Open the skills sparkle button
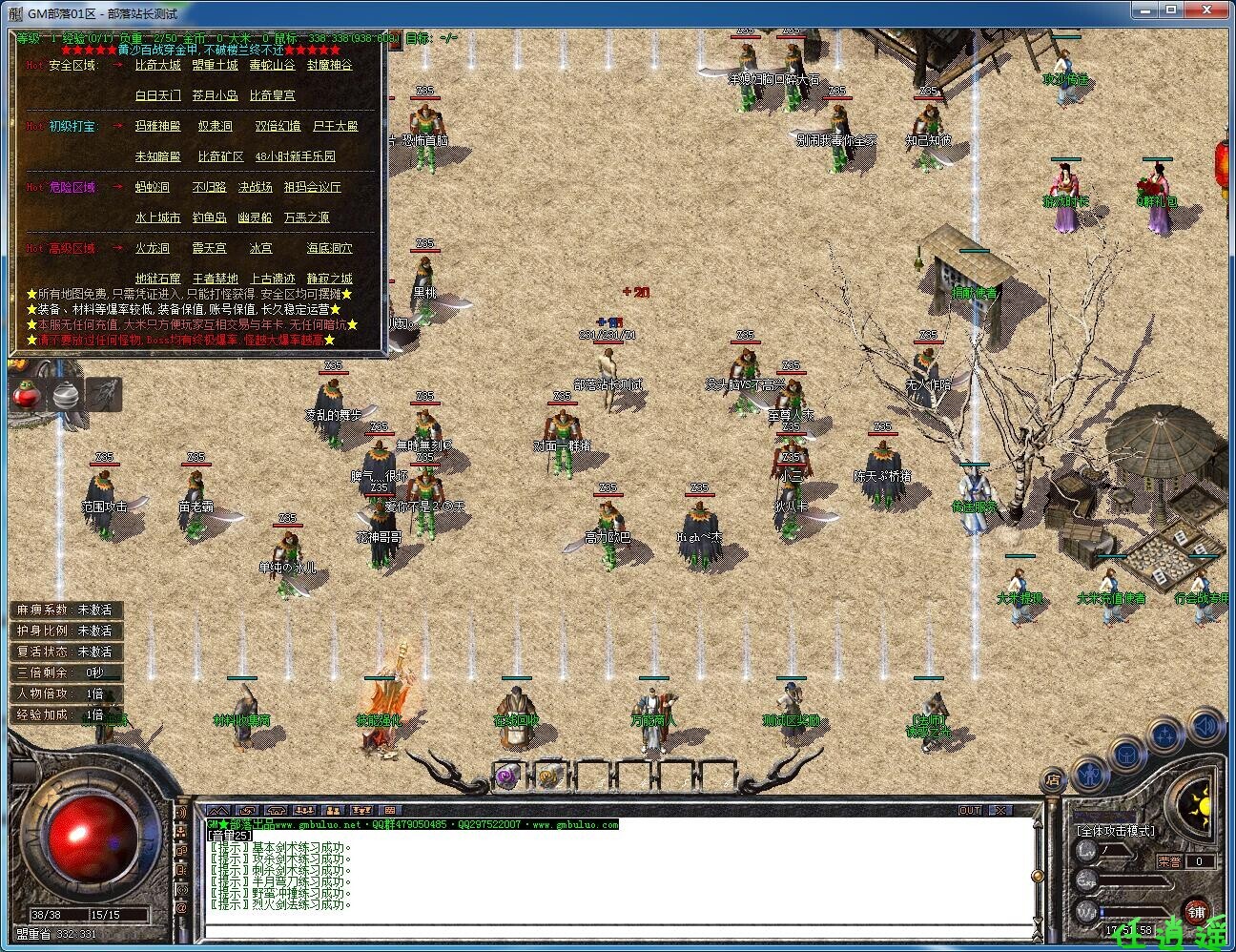Viewport: 1236px width, 952px height. pyautogui.click(x=1165, y=735)
